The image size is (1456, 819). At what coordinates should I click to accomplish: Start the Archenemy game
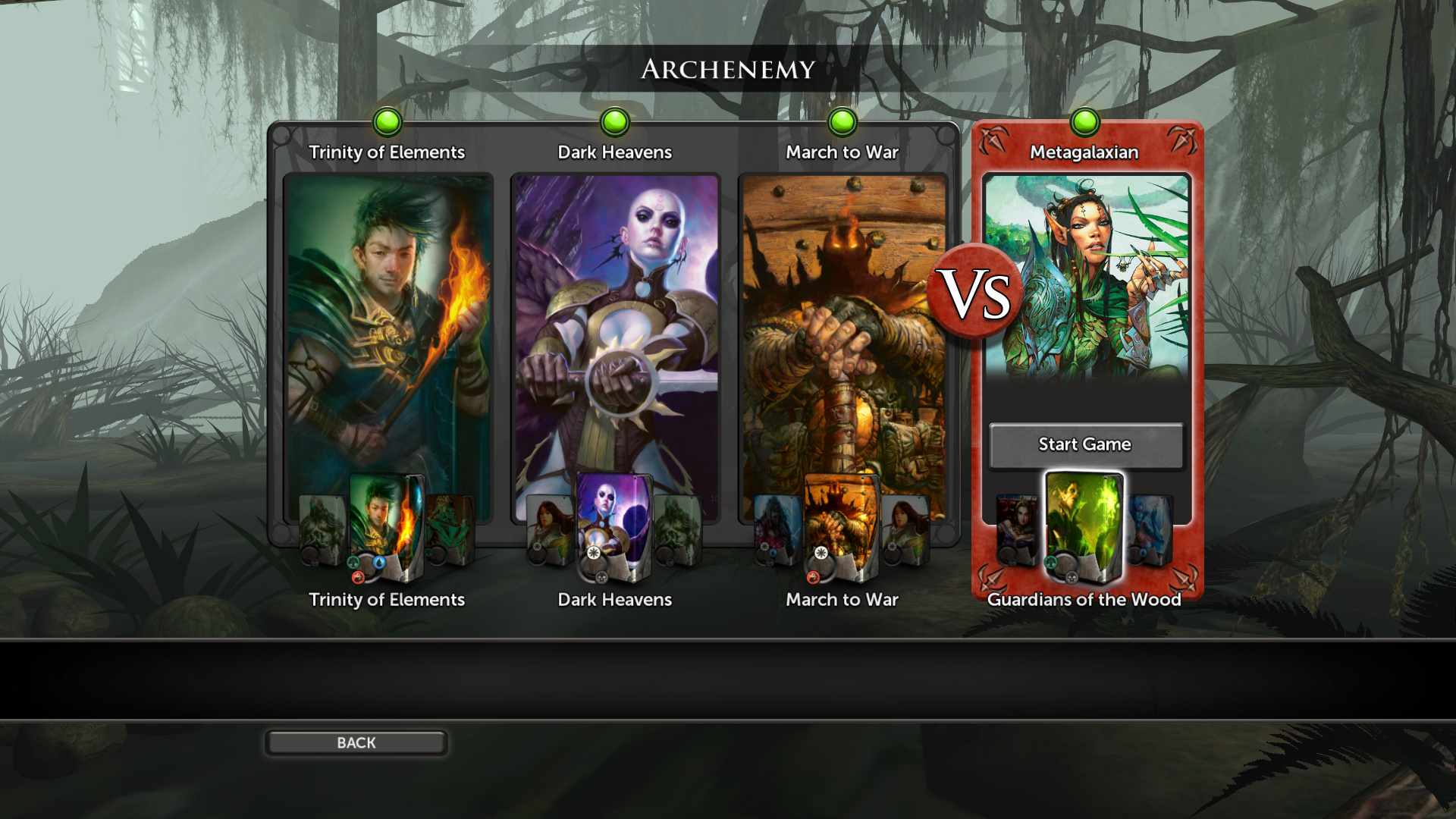point(1085,445)
